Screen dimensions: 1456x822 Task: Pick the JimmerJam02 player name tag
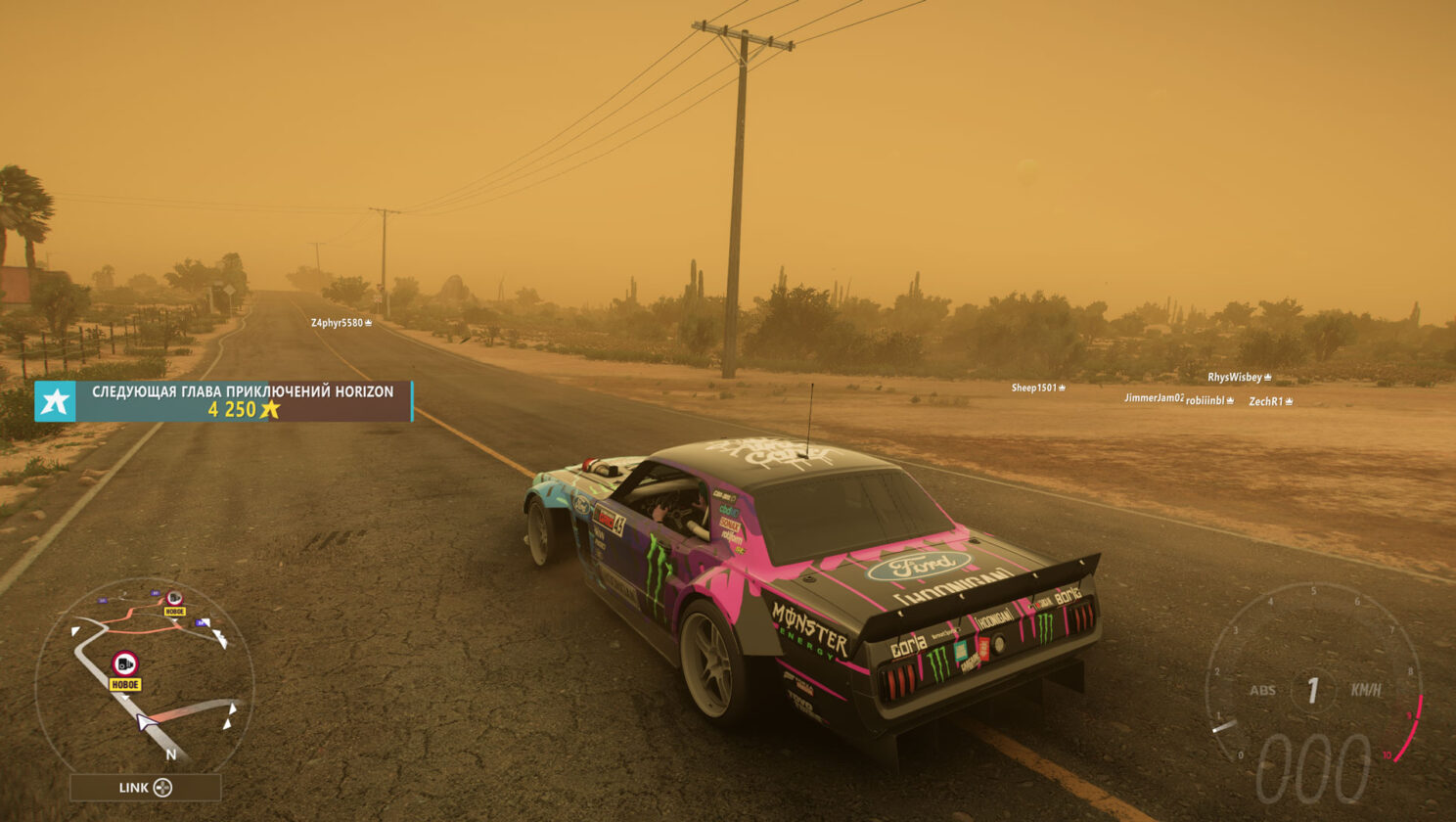pos(1154,398)
